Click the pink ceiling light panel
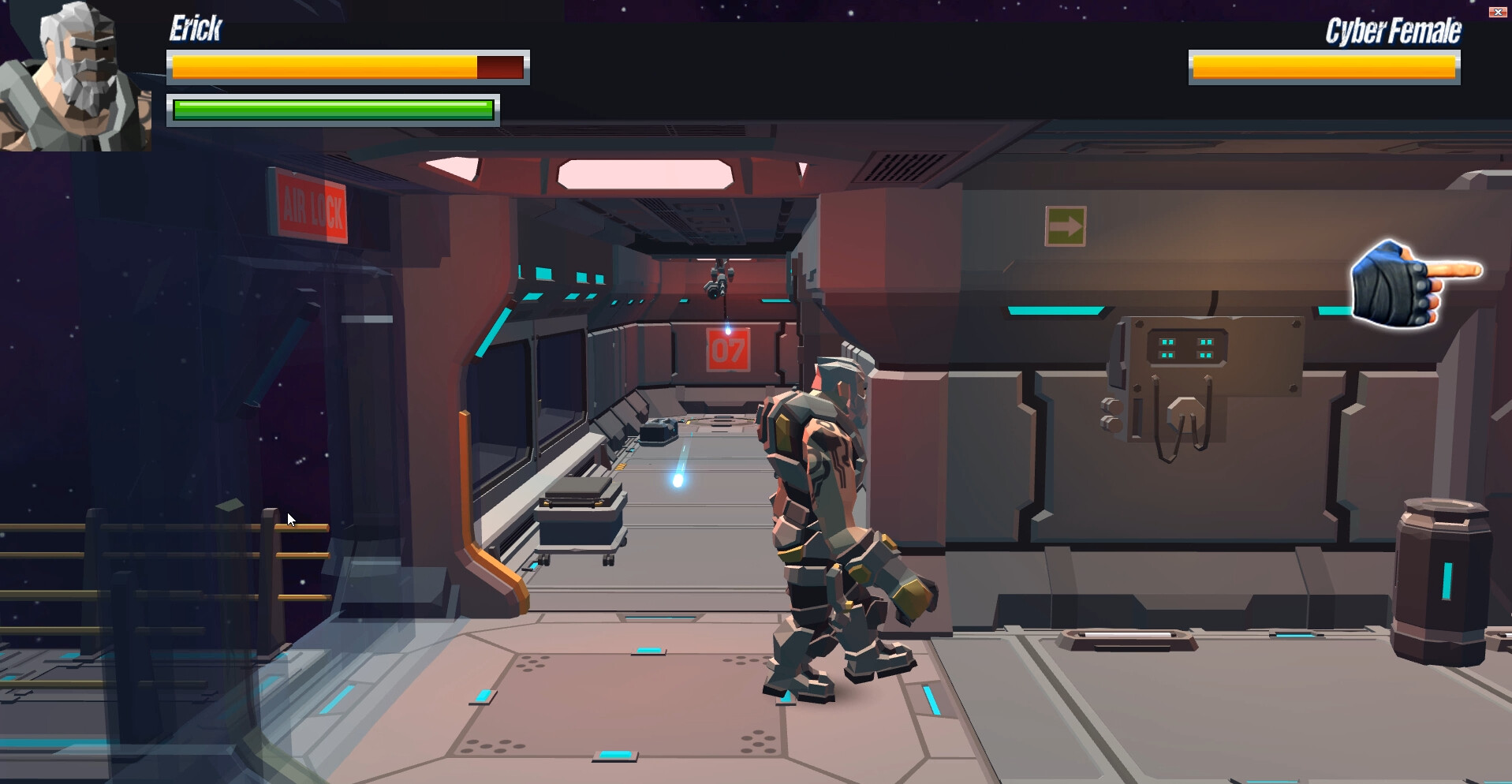The image size is (1512, 784). pyautogui.click(x=647, y=172)
